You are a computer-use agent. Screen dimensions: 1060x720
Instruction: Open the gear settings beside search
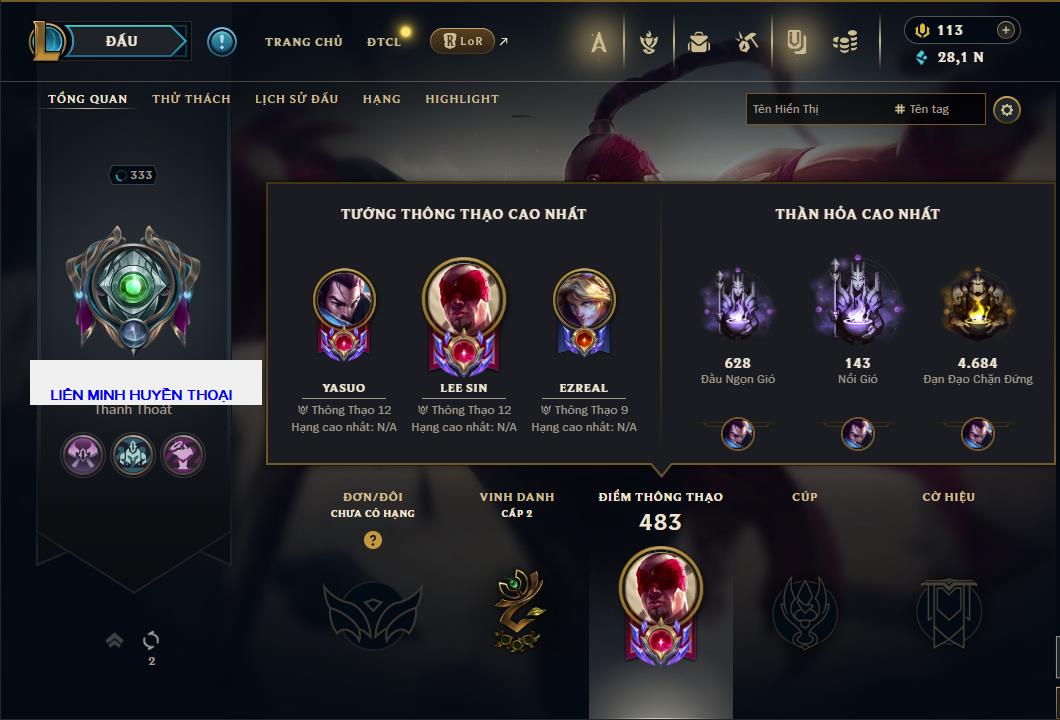click(1007, 109)
